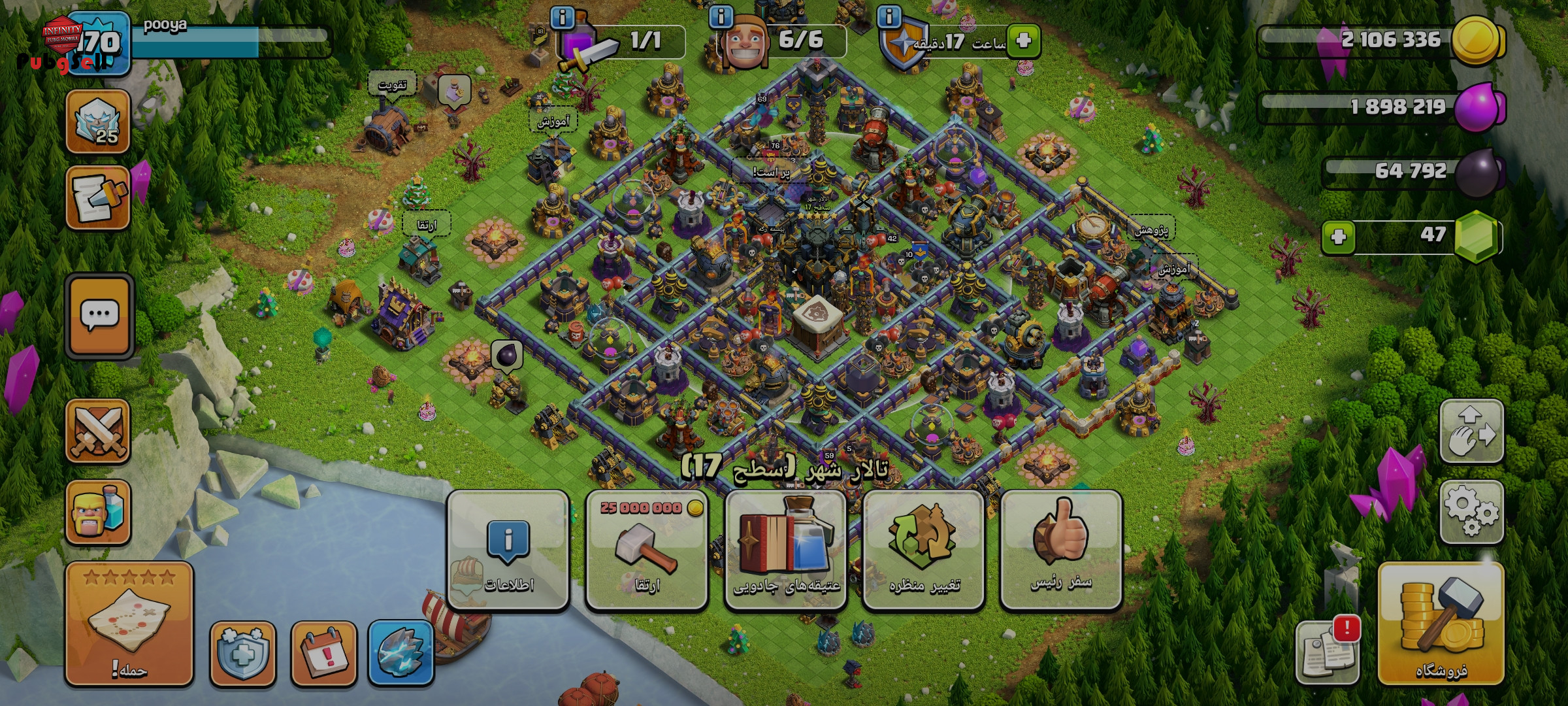Show the league badge numbered 25
The image size is (1568, 706).
(x=98, y=122)
